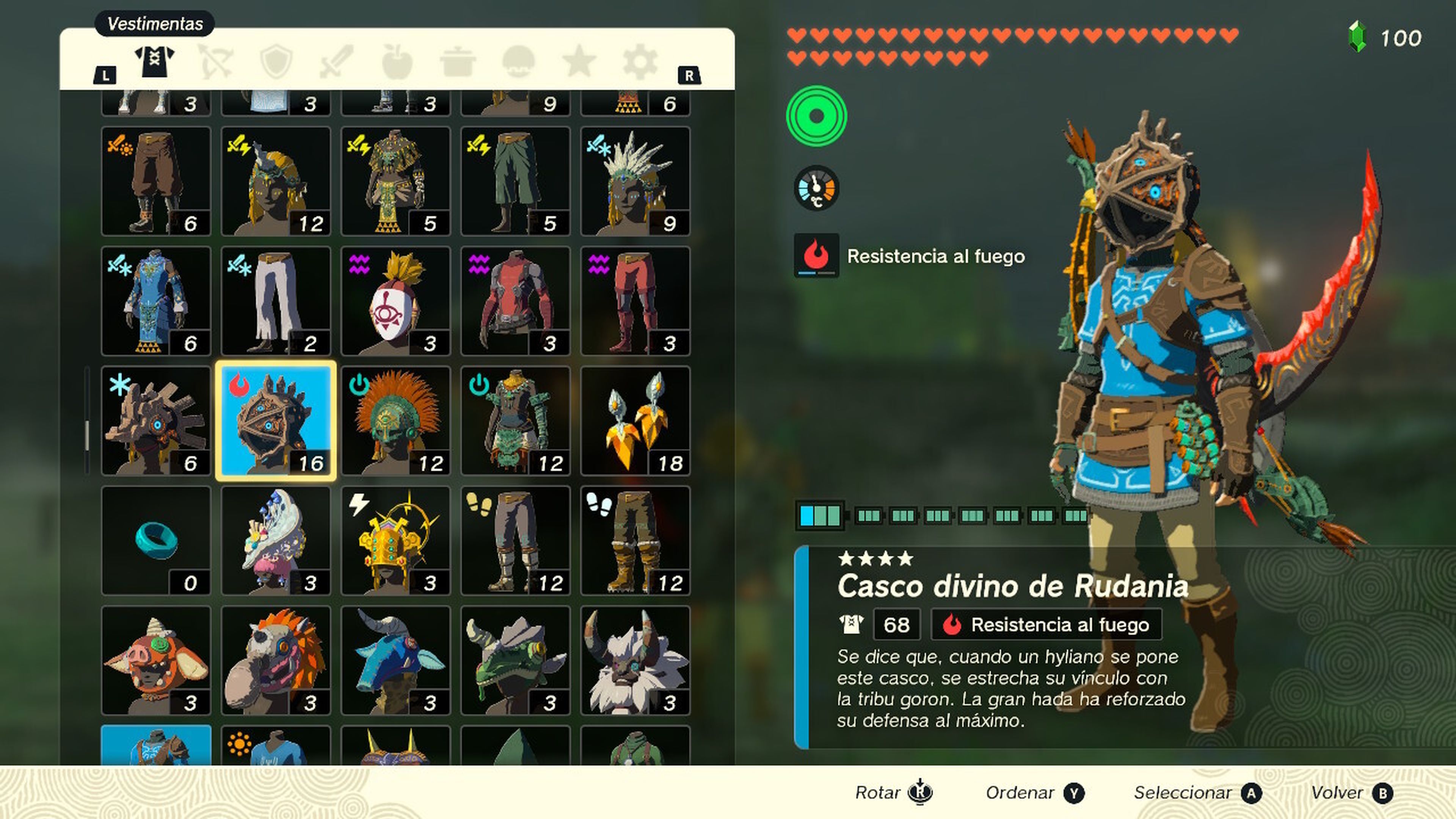Select the Sheikah mask thumbnail
The height and width of the screenshot is (819, 1456).
click(395, 300)
